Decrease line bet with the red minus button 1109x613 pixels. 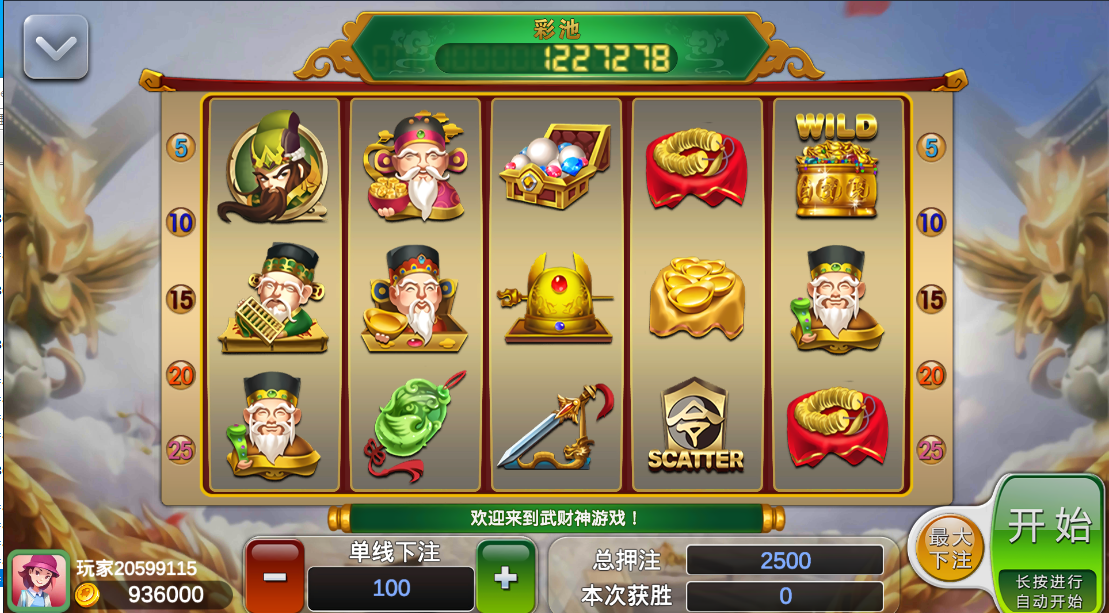(275, 576)
